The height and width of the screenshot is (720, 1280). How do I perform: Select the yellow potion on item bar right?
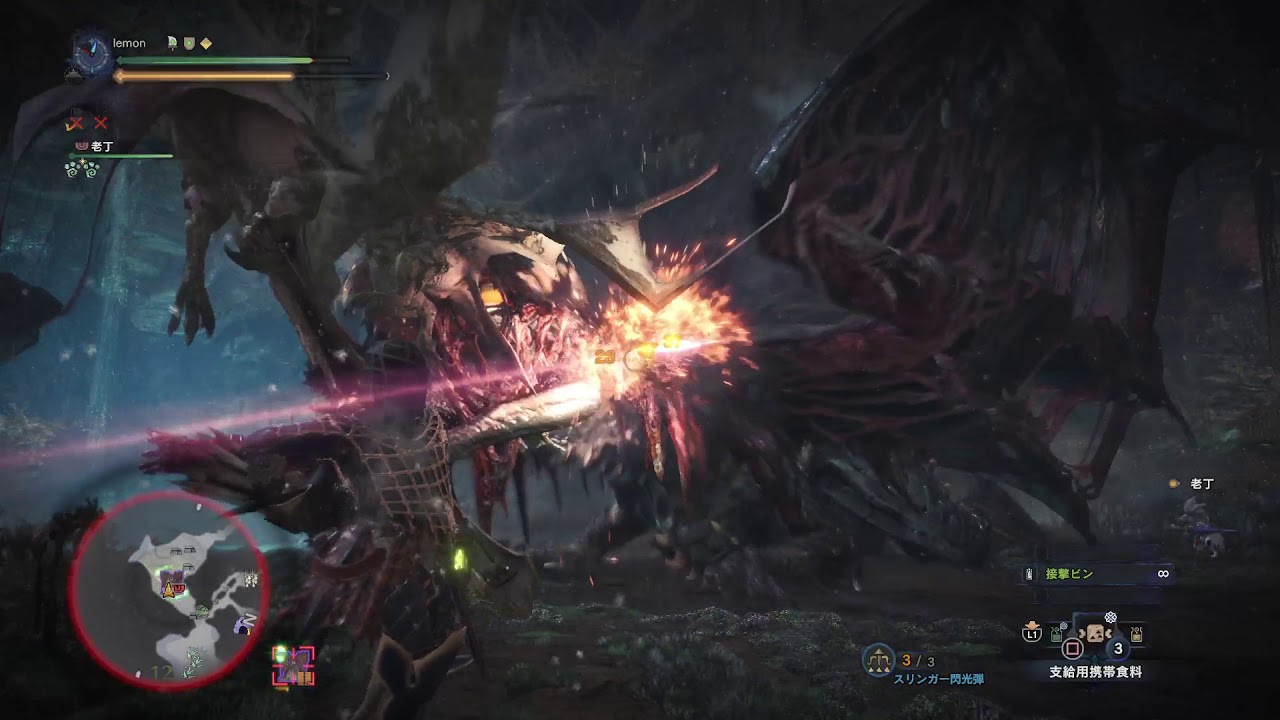point(1136,634)
